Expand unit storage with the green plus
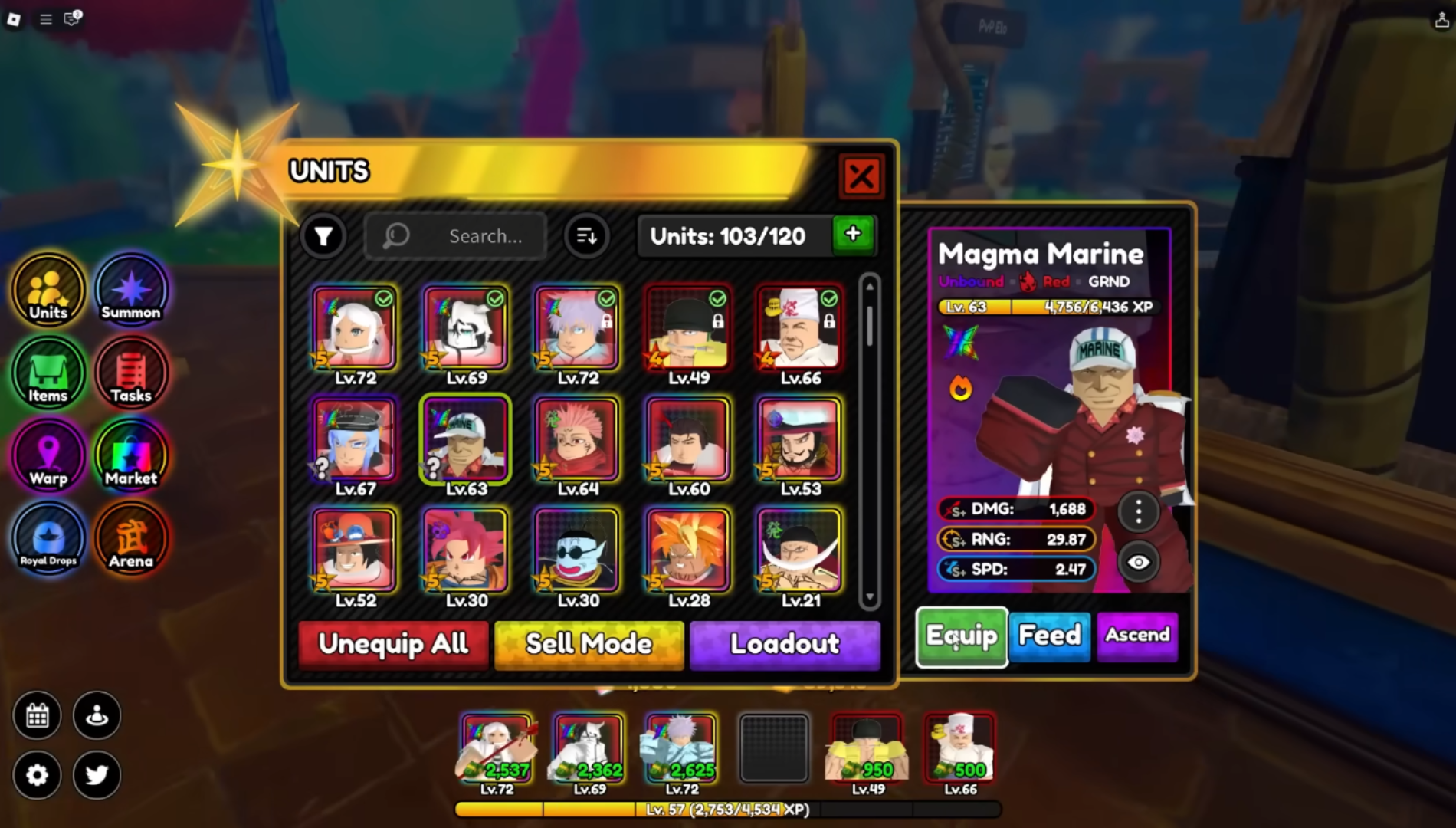The width and height of the screenshot is (1456, 828). (853, 235)
